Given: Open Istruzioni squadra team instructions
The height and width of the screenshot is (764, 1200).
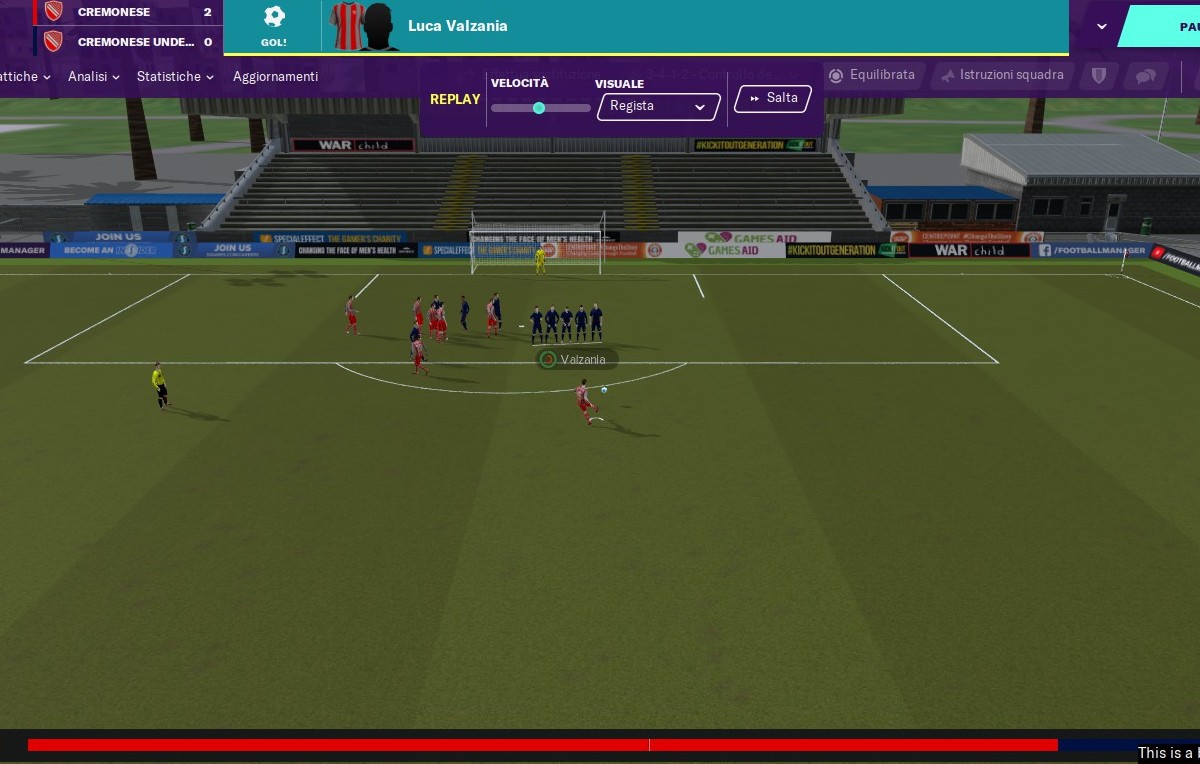Looking at the screenshot, I should 1002,75.
